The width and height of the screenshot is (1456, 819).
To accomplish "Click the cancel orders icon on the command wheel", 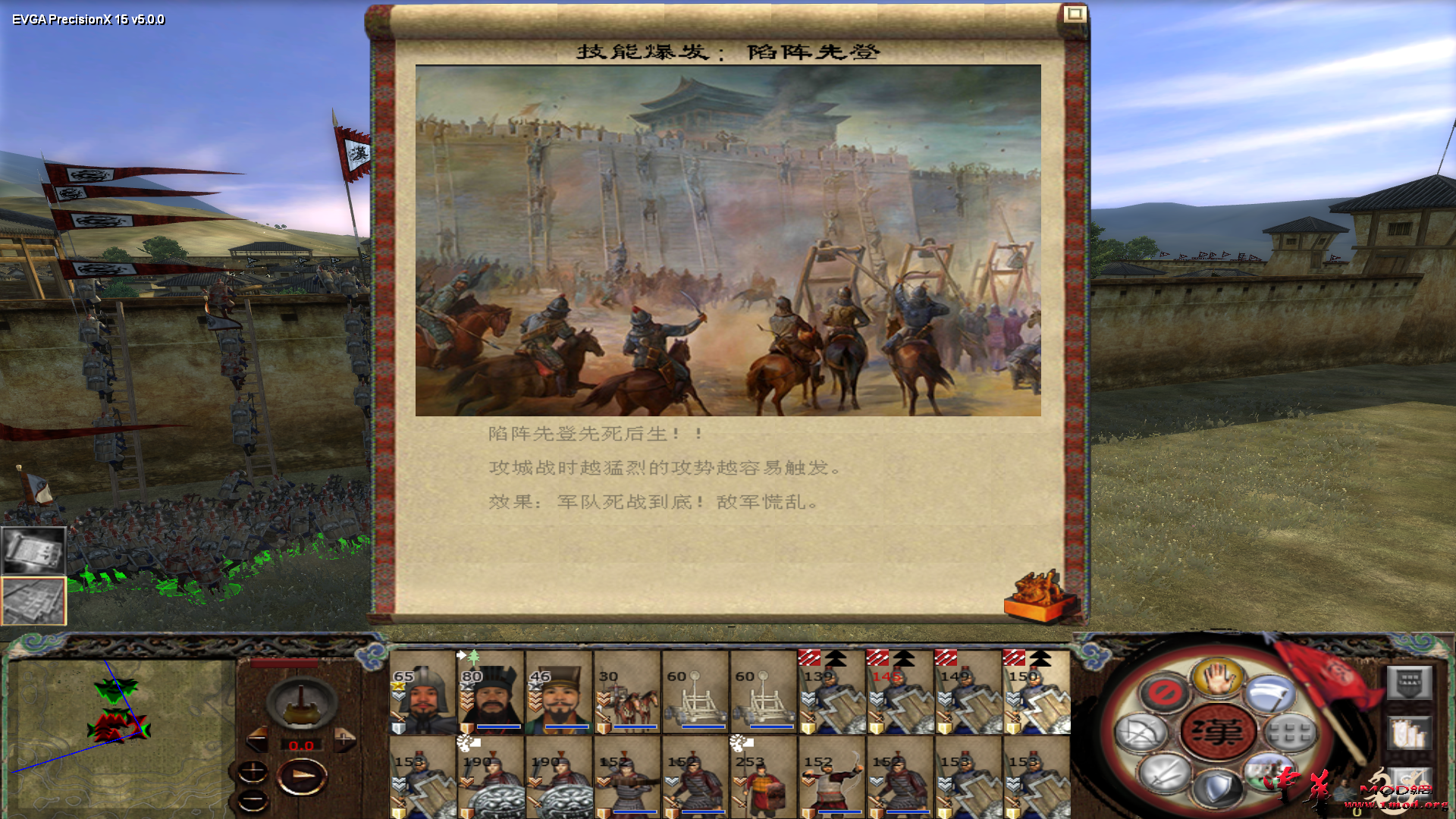I will click(x=1164, y=692).
